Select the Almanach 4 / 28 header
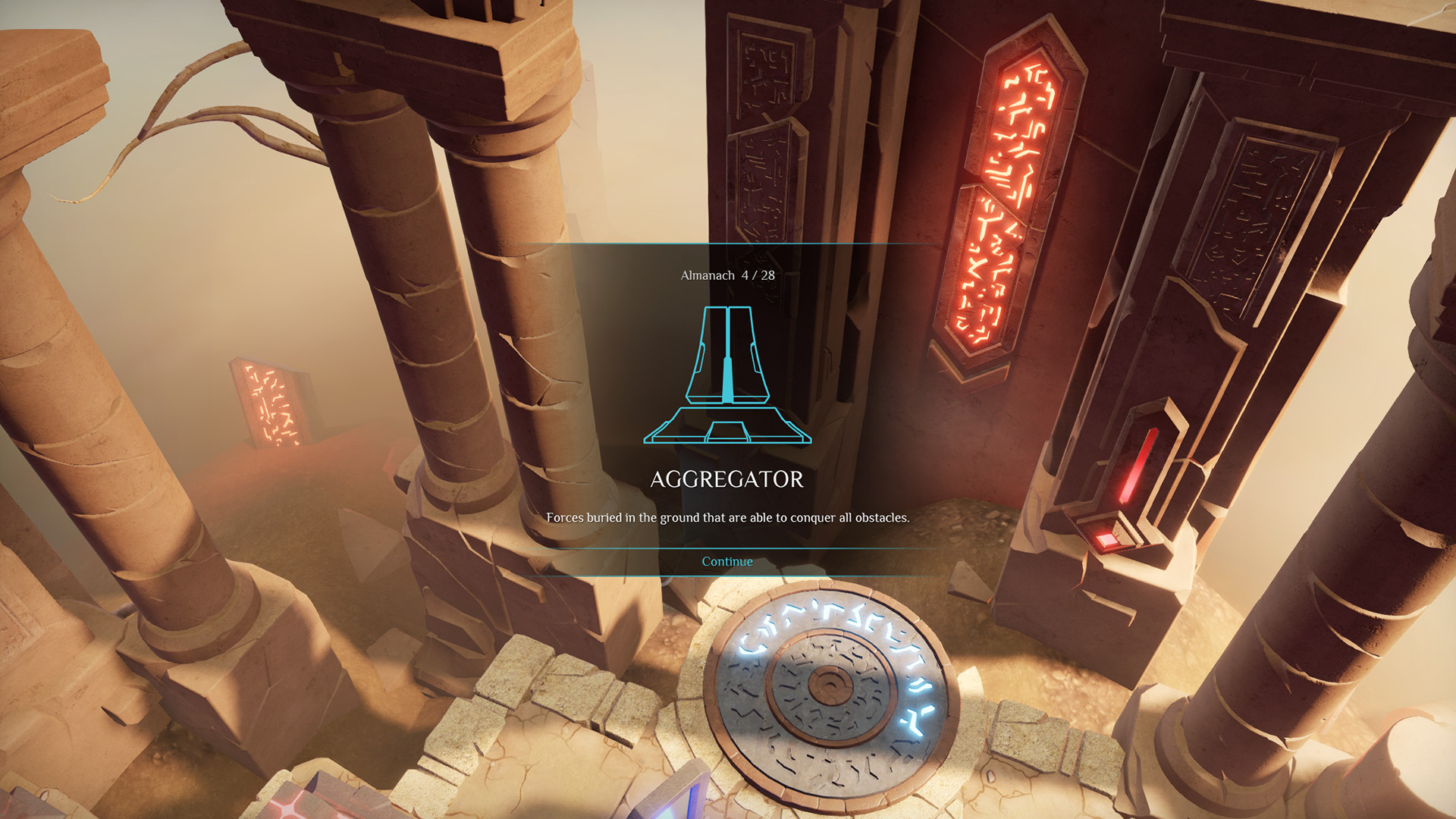1456x819 pixels. [x=726, y=277]
